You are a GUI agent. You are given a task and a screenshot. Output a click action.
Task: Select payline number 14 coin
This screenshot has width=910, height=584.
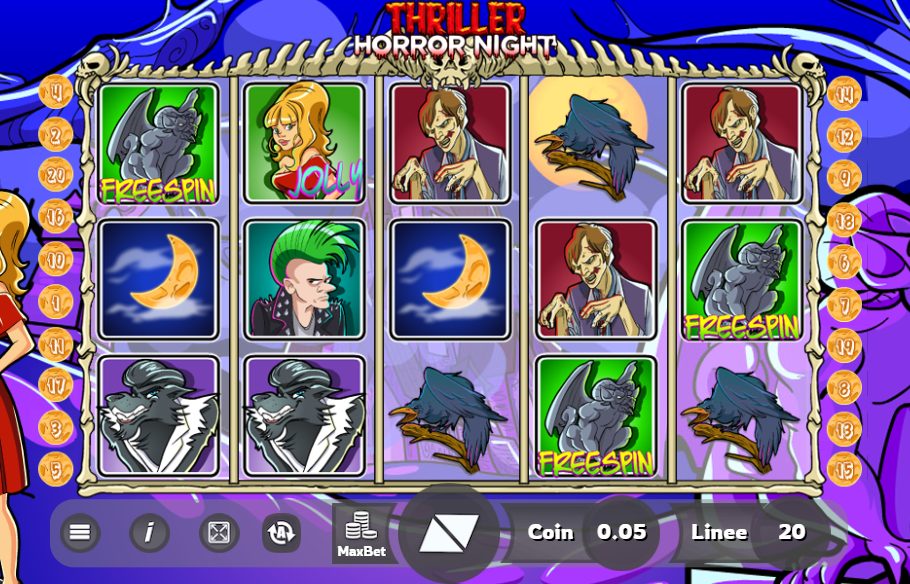[845, 94]
